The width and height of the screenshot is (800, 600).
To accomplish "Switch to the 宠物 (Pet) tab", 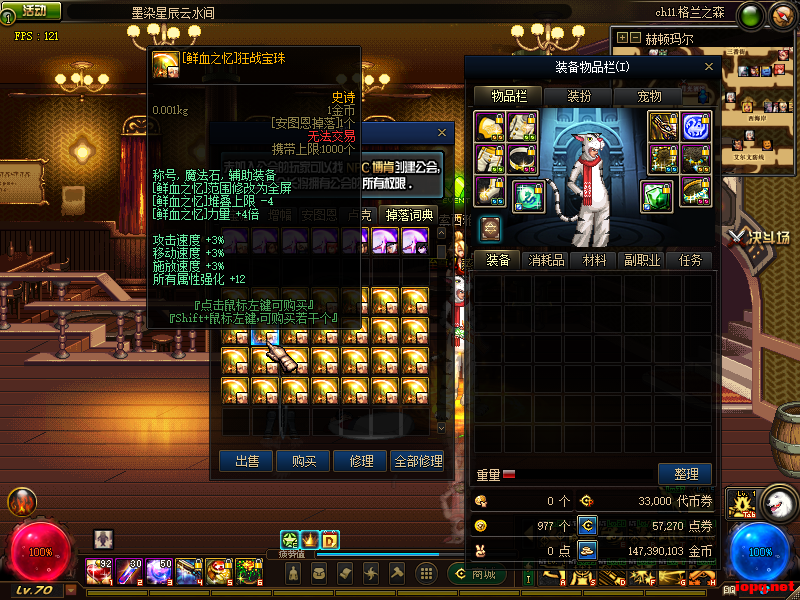I will point(649,96).
